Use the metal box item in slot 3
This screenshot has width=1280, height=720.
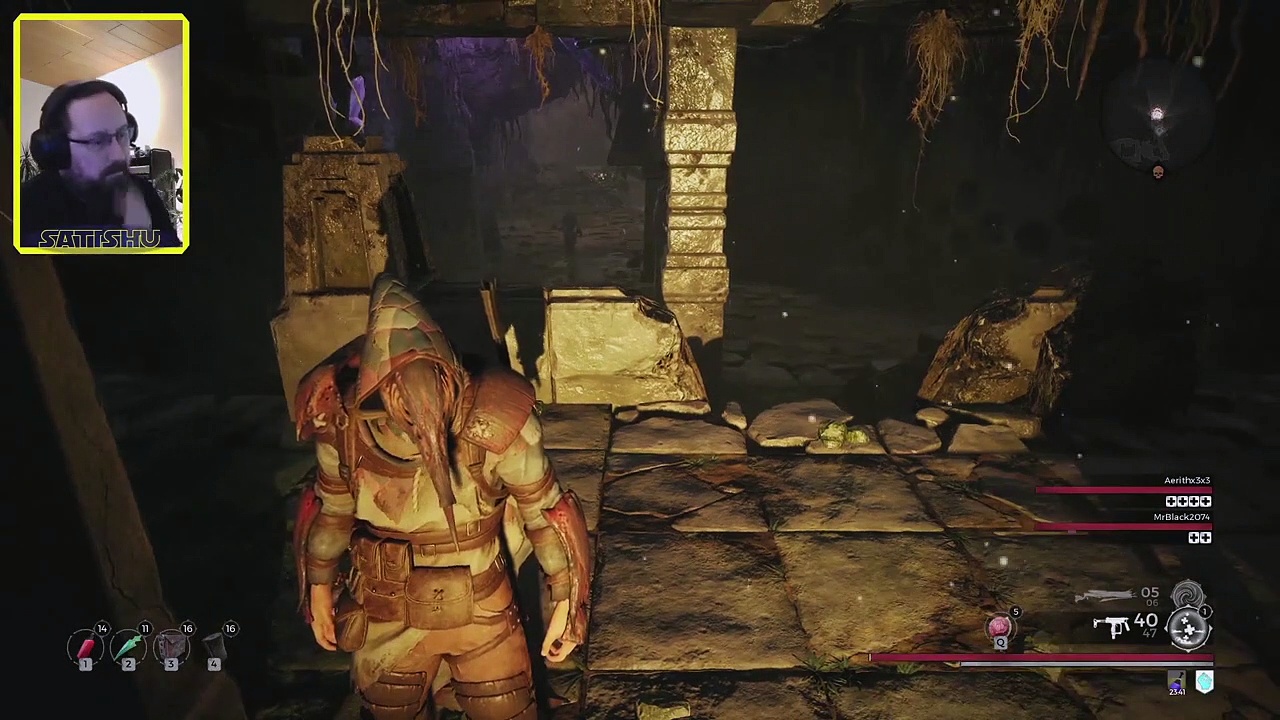[x=172, y=648]
